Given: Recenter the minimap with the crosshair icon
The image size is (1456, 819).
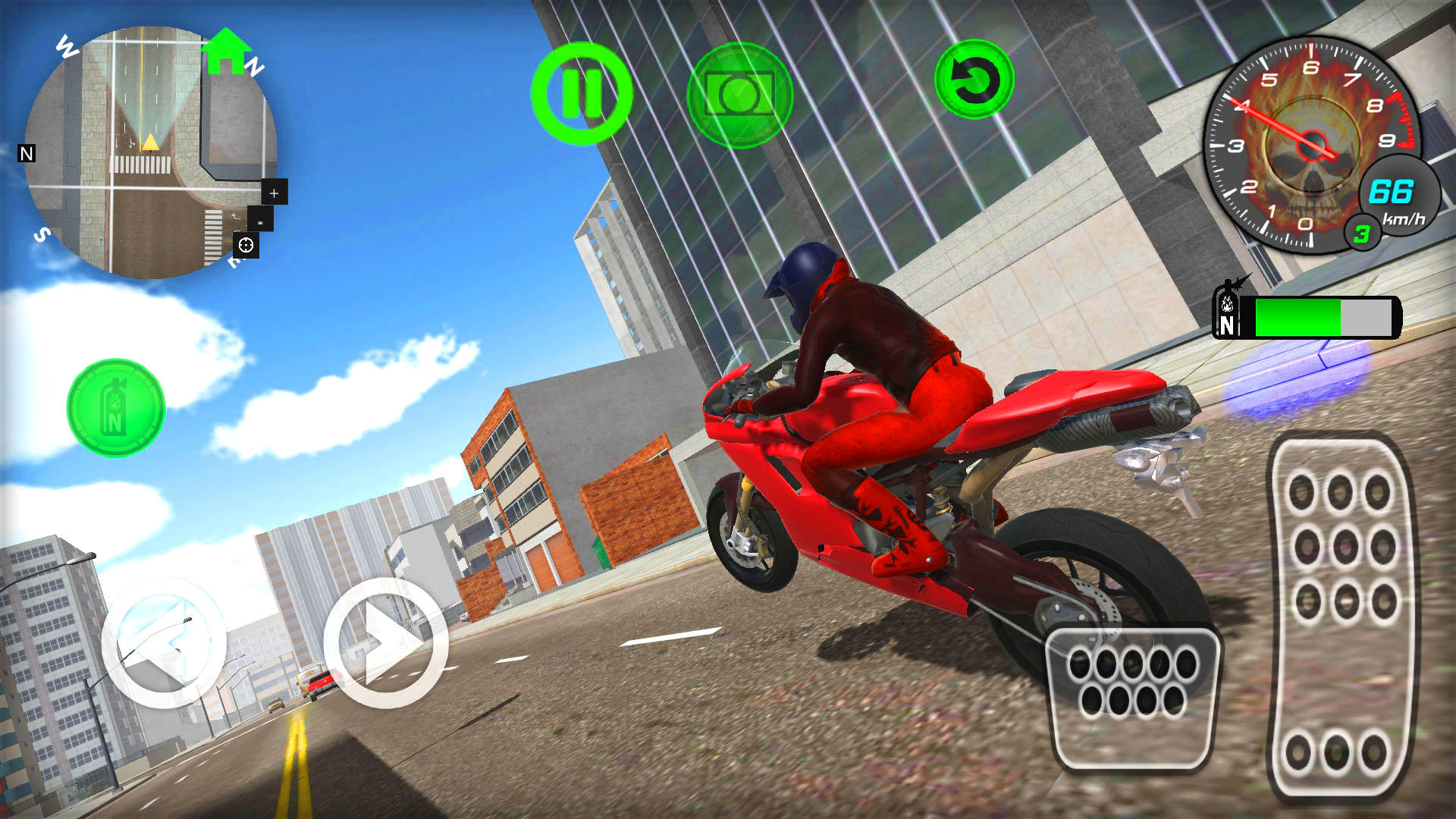Looking at the screenshot, I should click(244, 245).
